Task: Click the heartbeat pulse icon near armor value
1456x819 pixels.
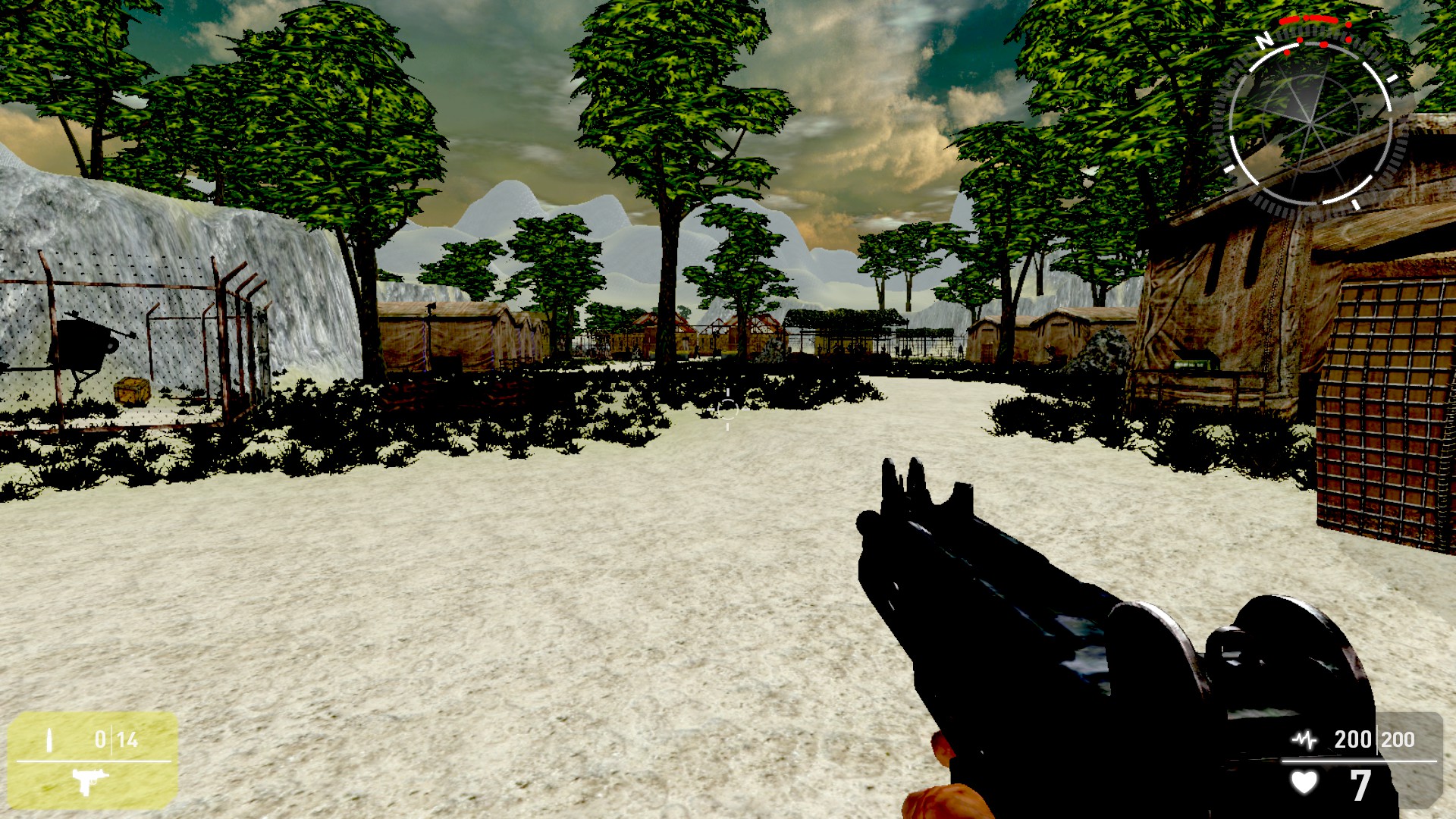Action: (x=1304, y=739)
